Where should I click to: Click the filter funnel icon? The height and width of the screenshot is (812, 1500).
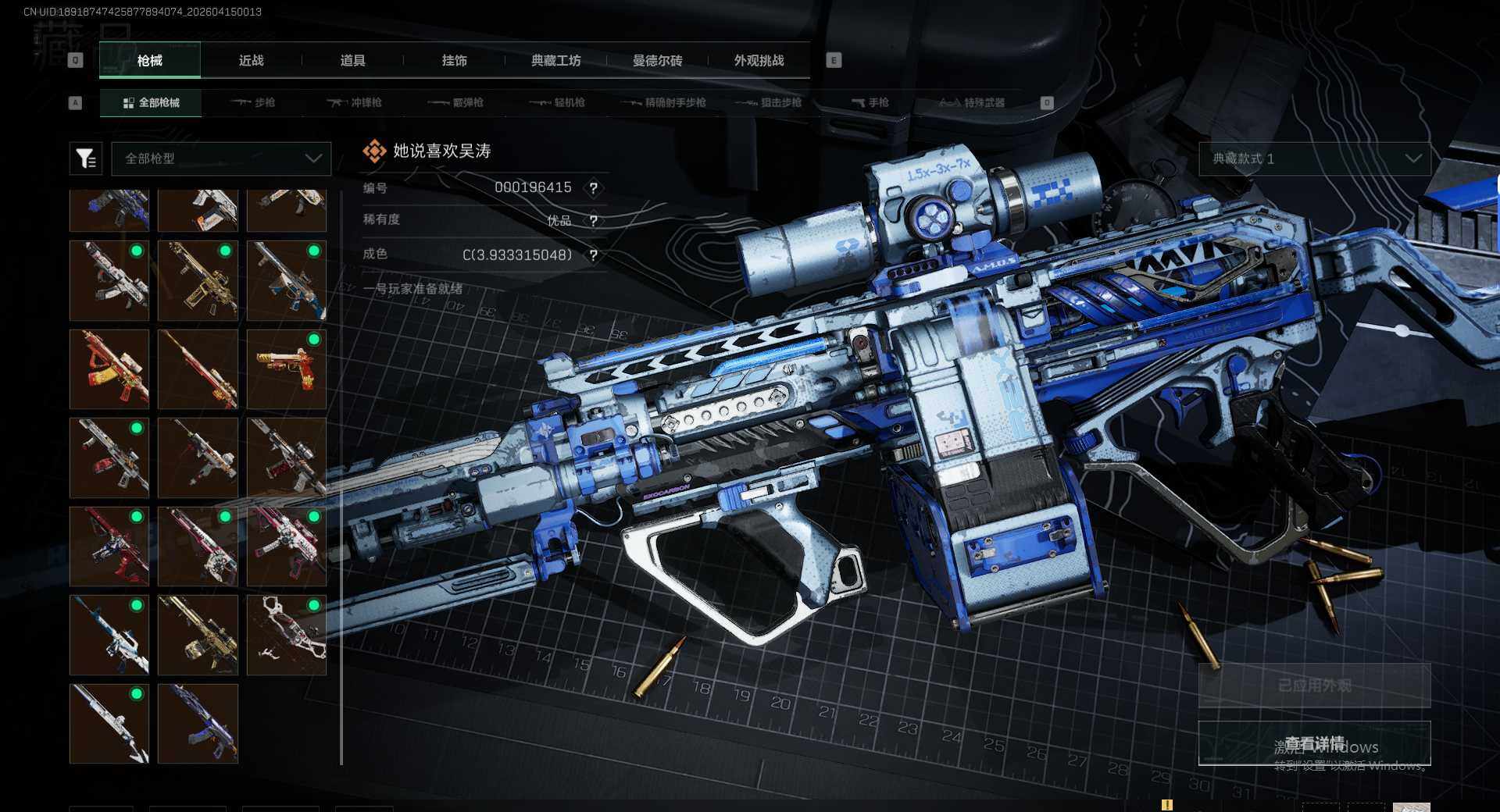(x=86, y=158)
